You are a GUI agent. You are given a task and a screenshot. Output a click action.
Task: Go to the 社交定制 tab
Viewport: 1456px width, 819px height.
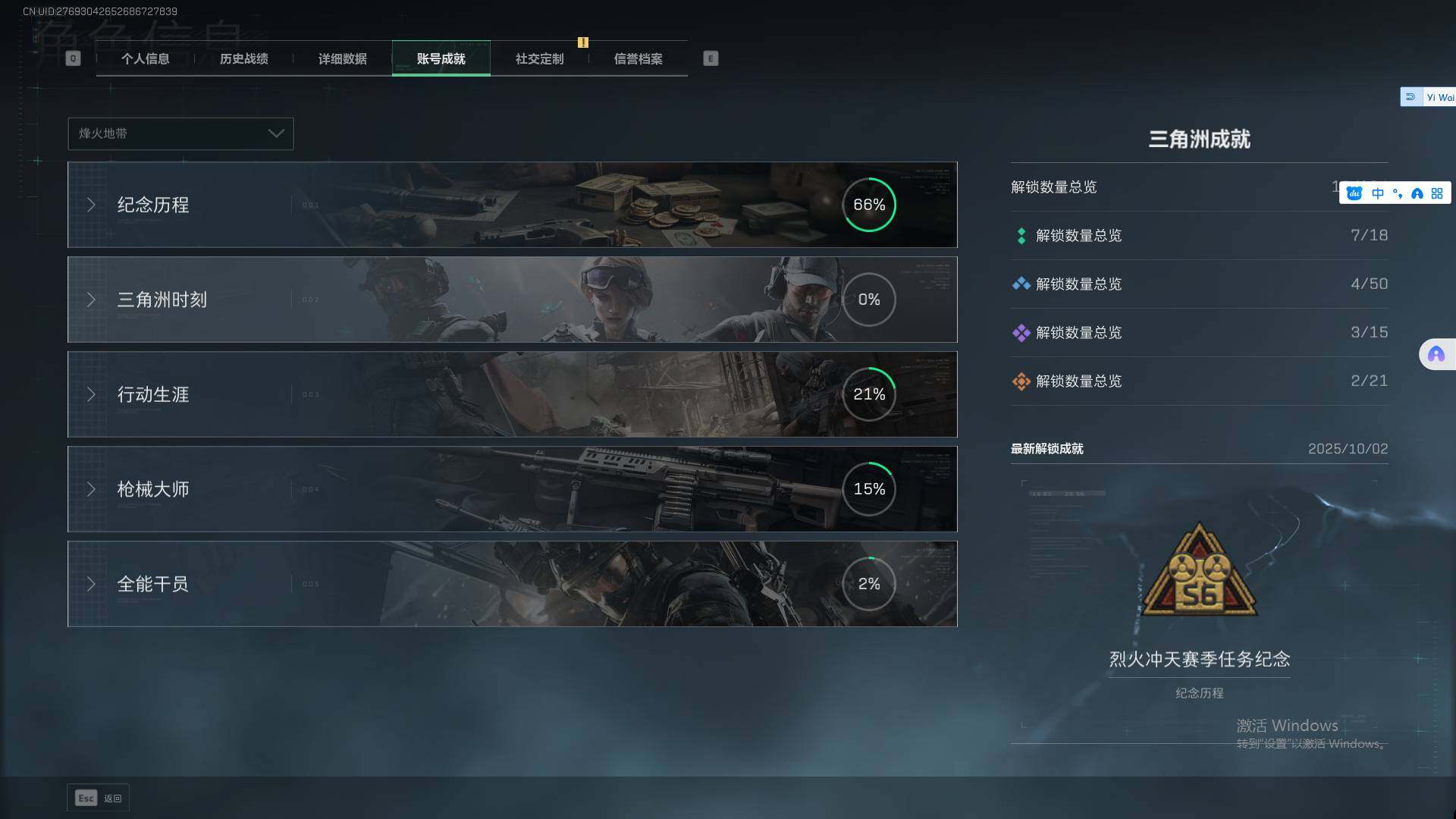tap(539, 59)
